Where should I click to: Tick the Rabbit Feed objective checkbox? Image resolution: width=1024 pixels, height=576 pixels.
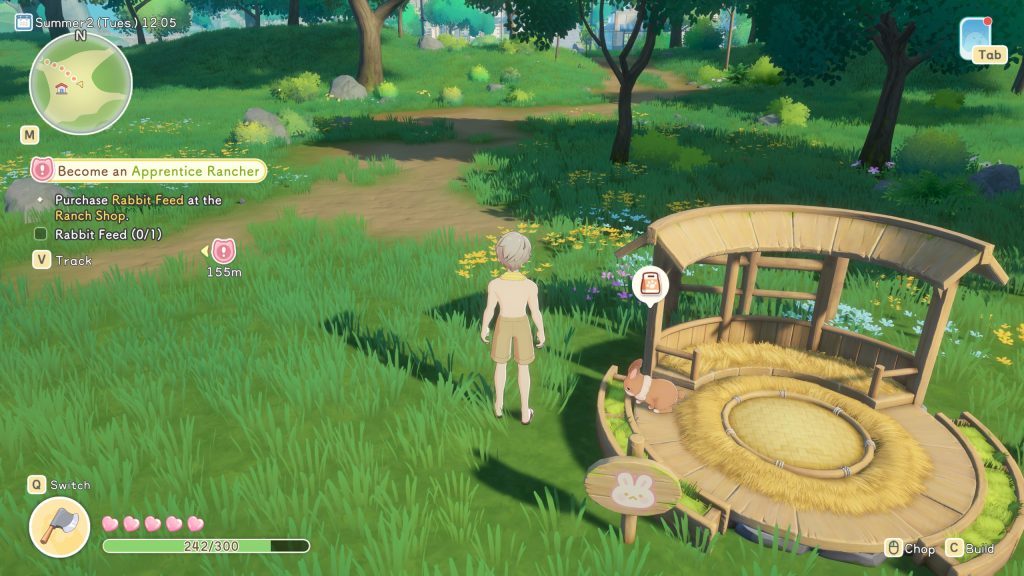click(x=41, y=234)
